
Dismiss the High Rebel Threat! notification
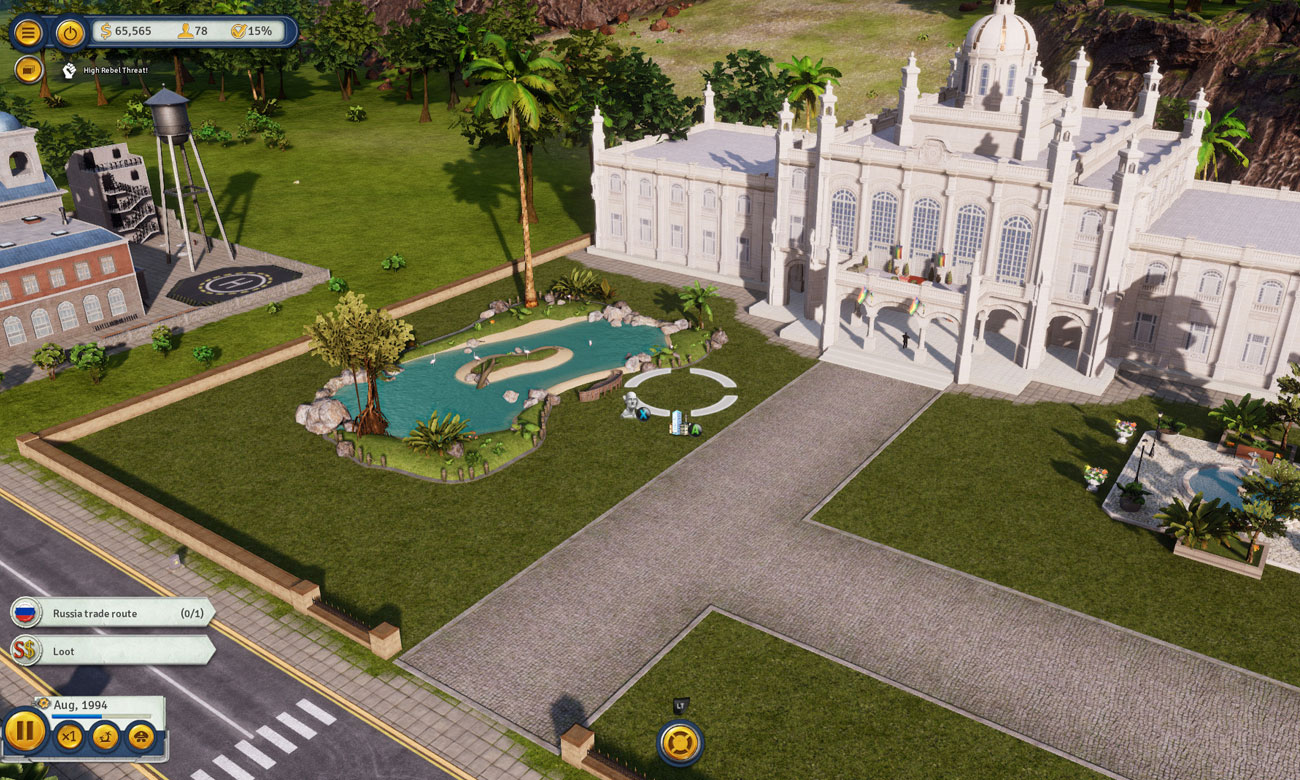pyautogui.click(x=116, y=71)
